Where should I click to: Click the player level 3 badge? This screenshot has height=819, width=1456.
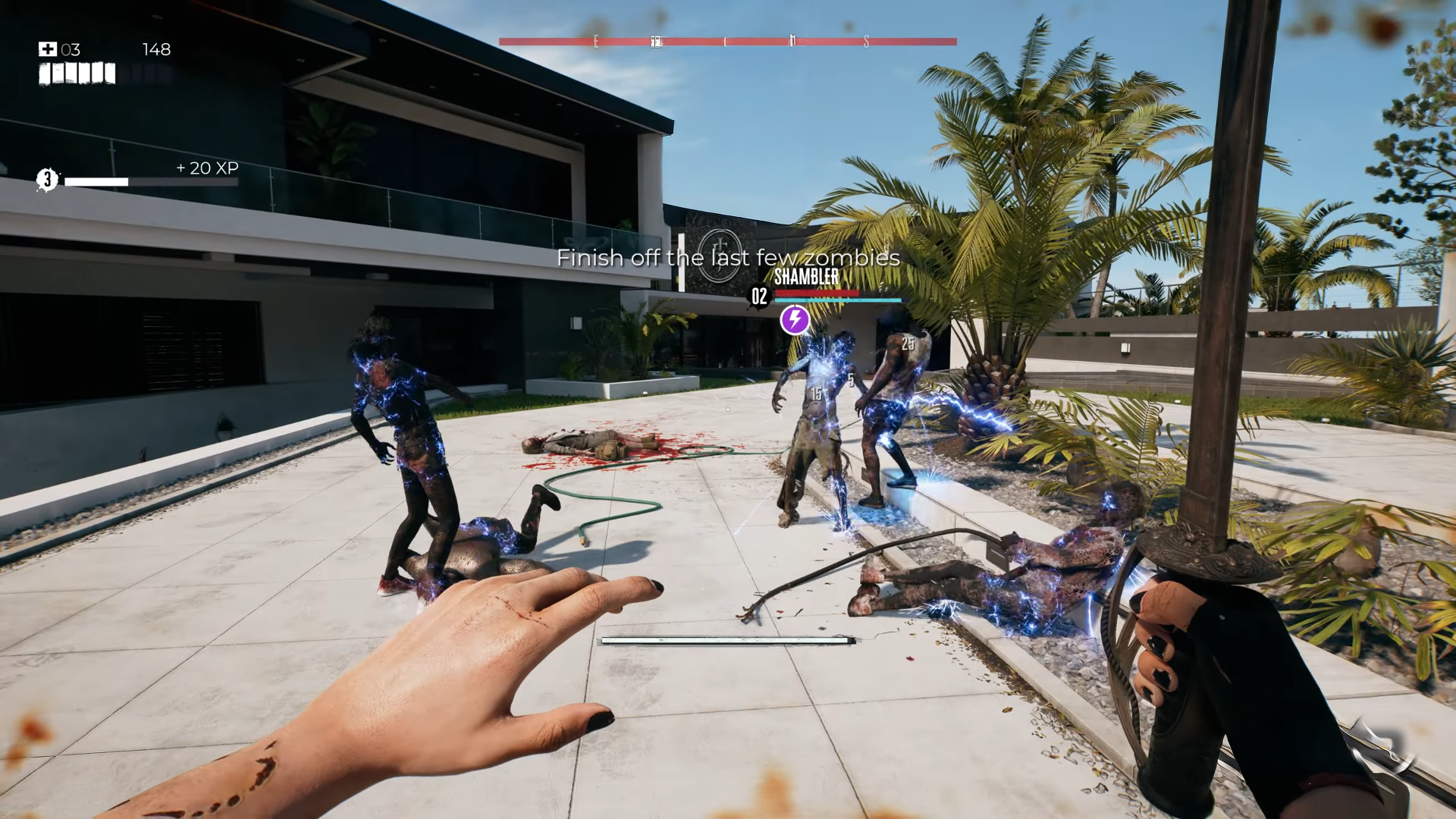pyautogui.click(x=47, y=180)
